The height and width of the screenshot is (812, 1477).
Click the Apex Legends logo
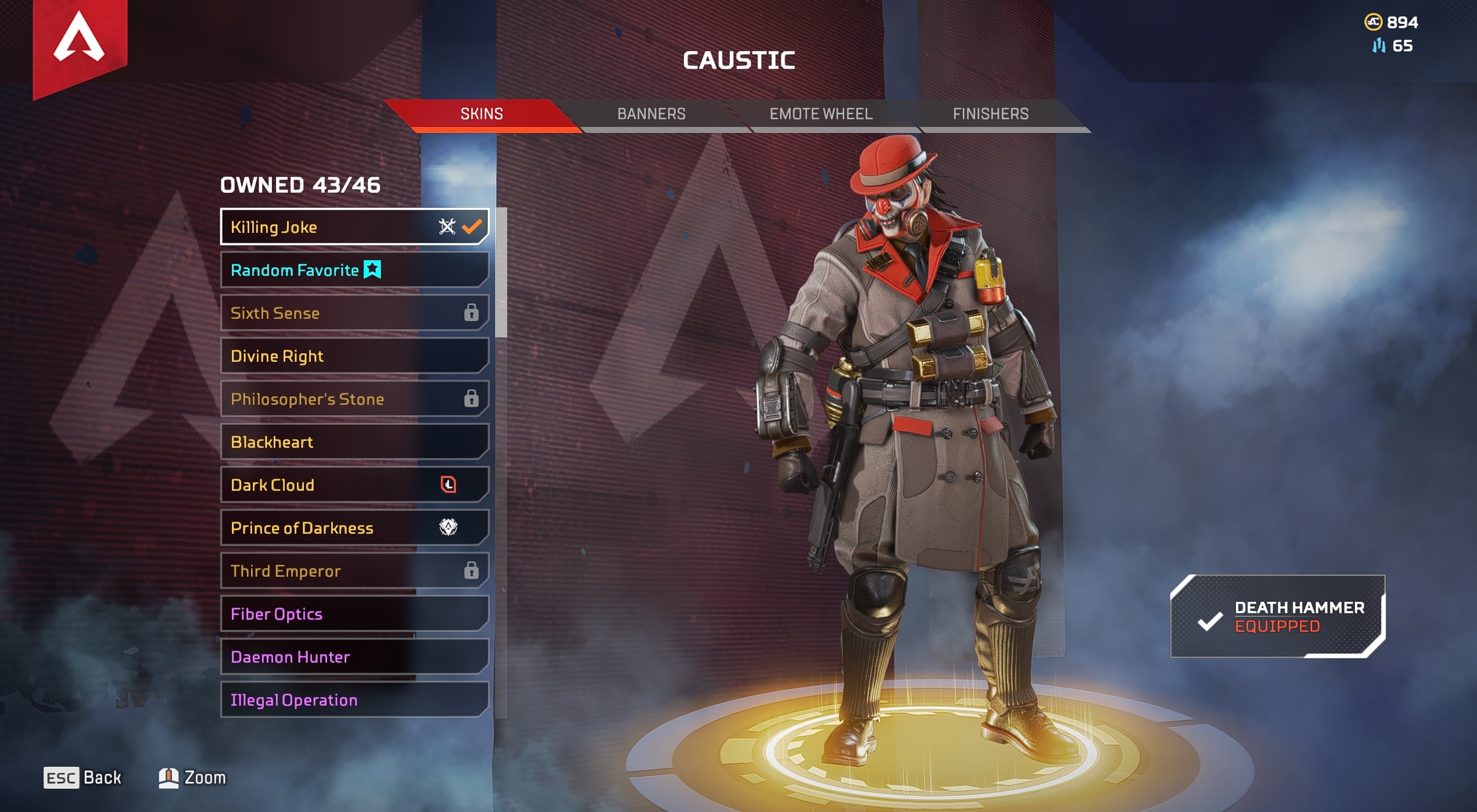(80, 41)
